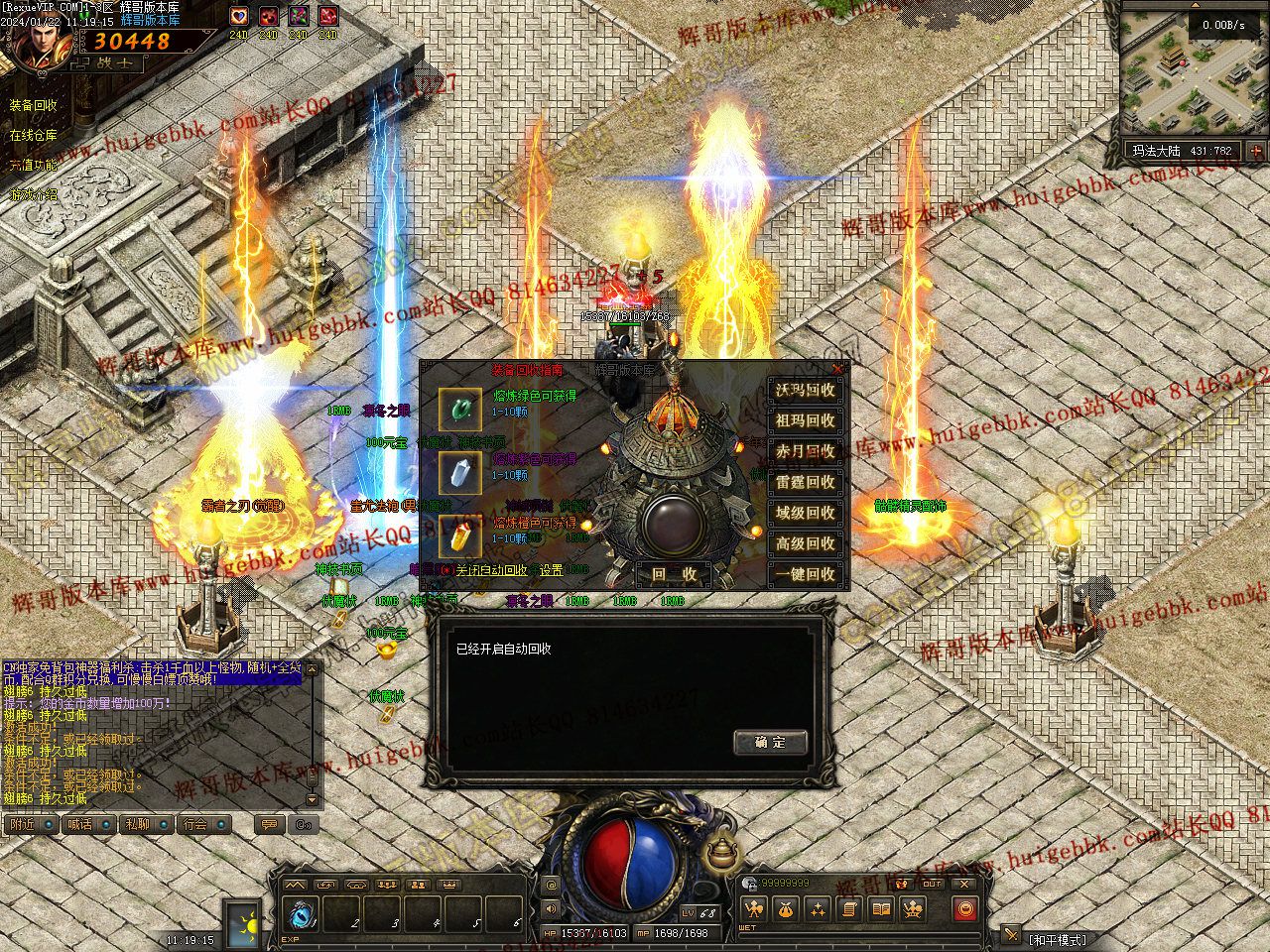This screenshot has height=952, width=1270.
Task: Click the OUT button on bottom bar
Action: [x=933, y=883]
